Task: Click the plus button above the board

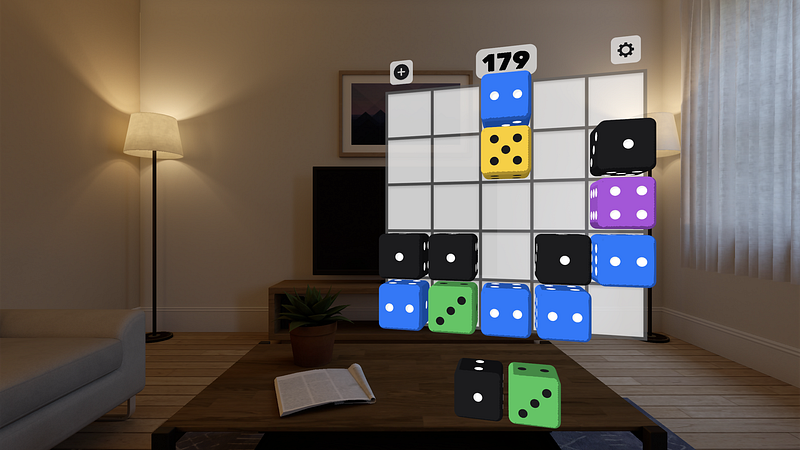Action: [x=401, y=72]
